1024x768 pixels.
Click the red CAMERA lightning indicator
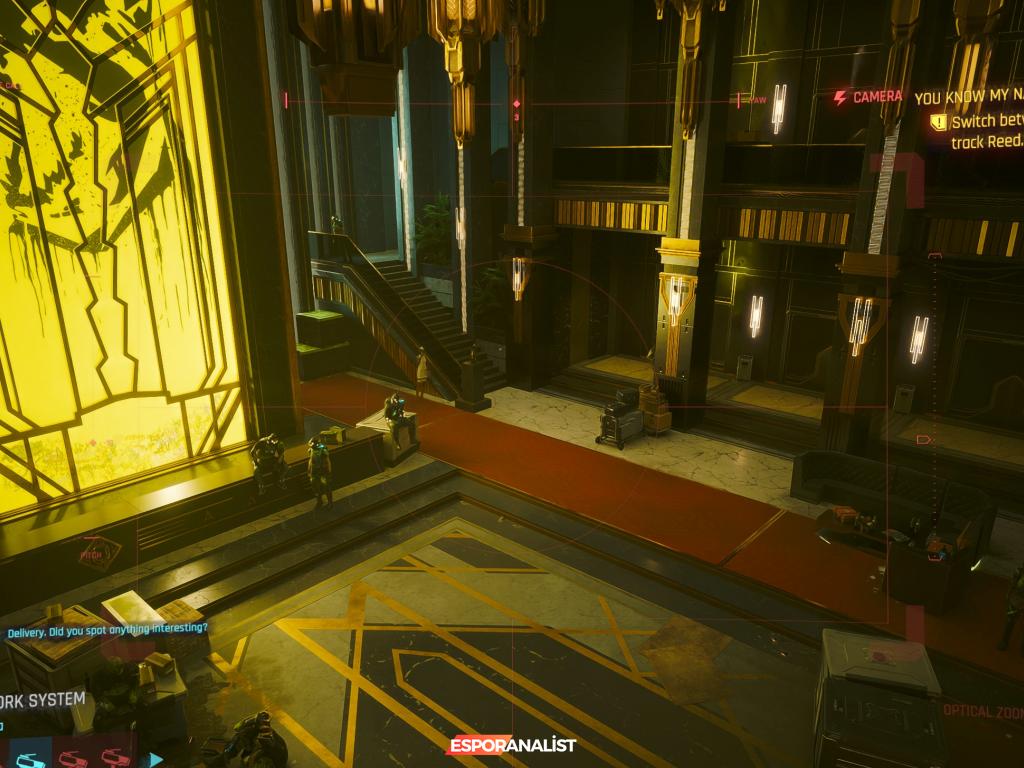pyautogui.click(x=840, y=97)
